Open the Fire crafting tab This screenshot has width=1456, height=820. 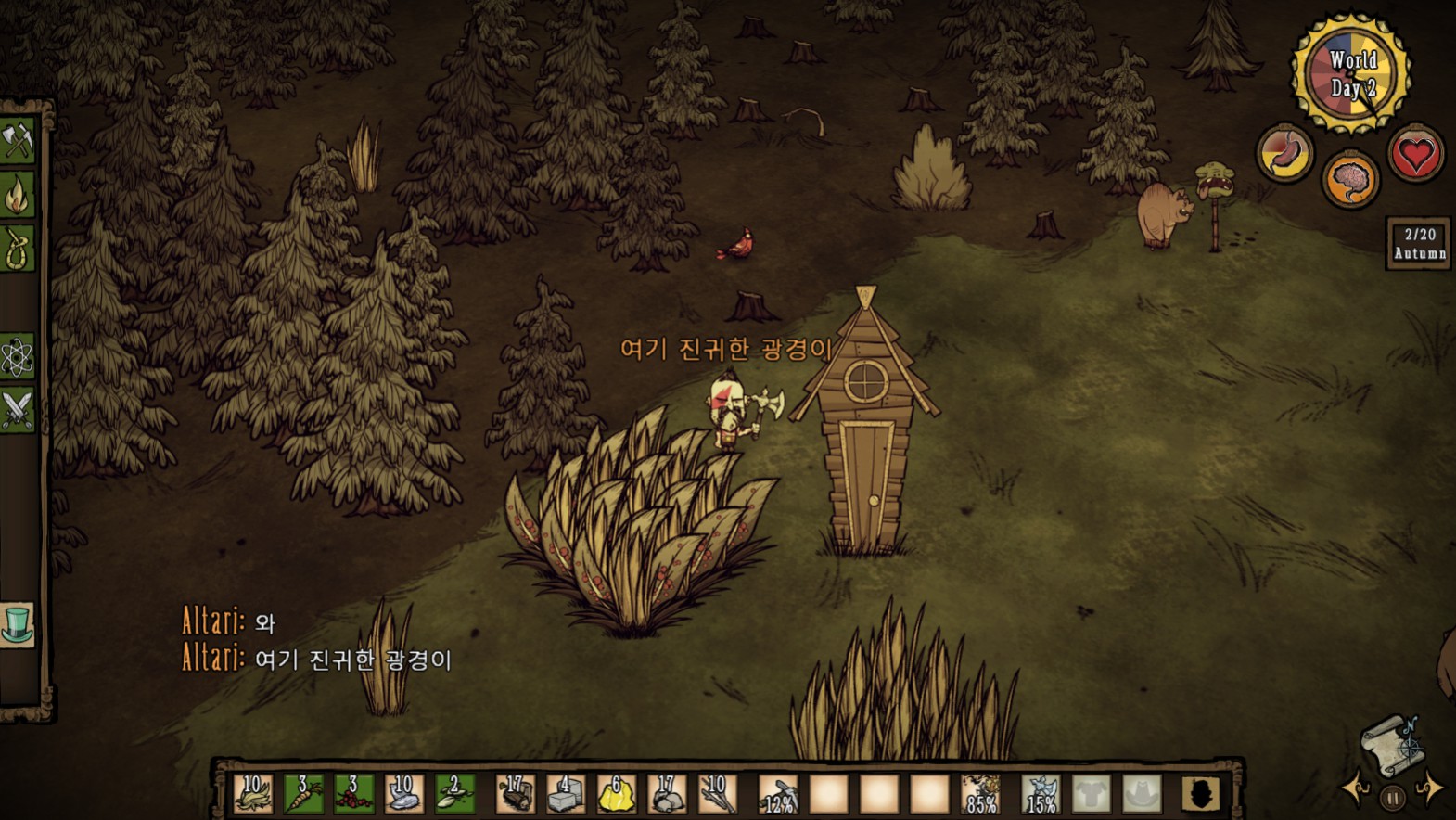tap(17, 196)
